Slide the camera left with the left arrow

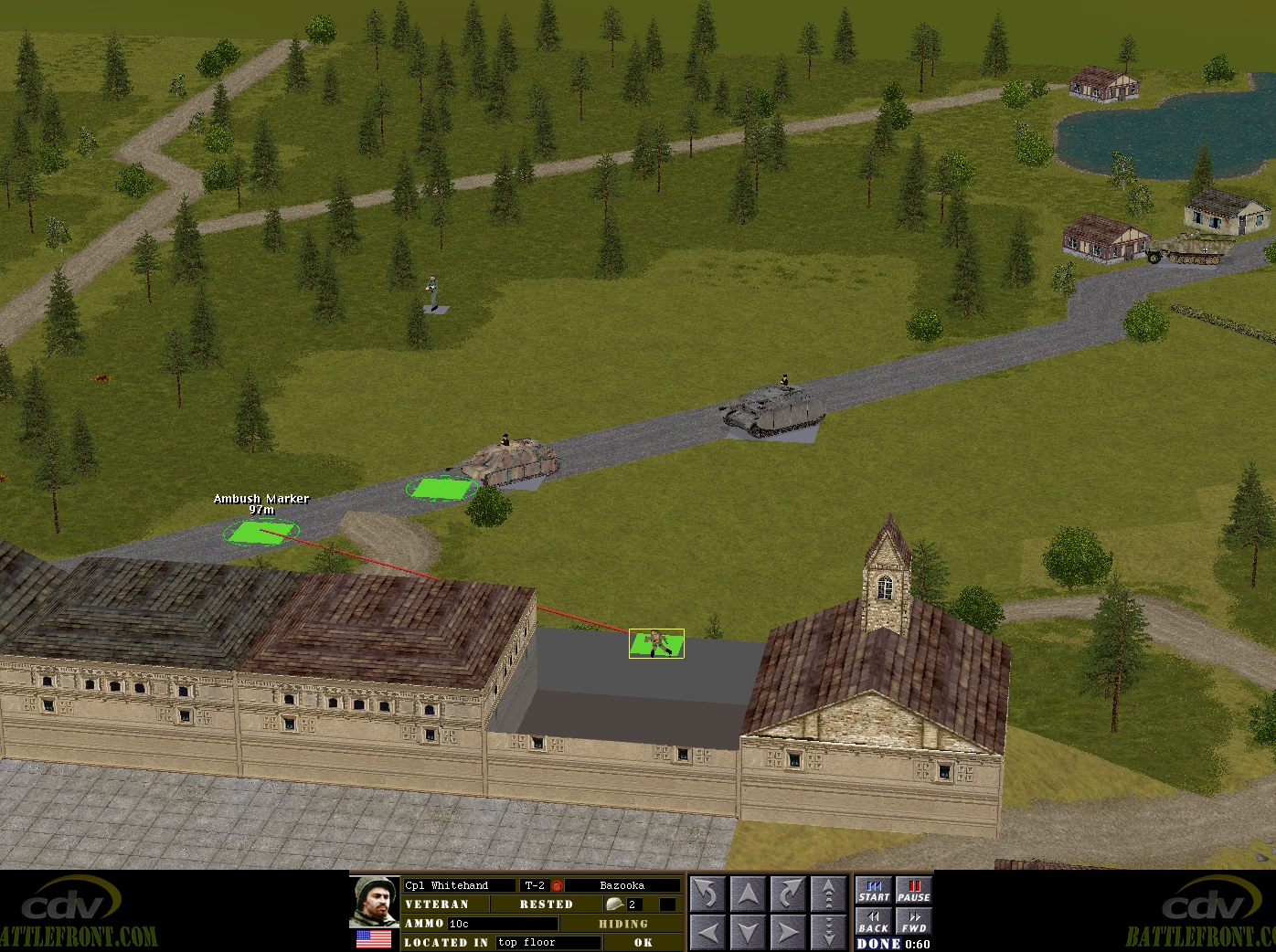pos(707,932)
